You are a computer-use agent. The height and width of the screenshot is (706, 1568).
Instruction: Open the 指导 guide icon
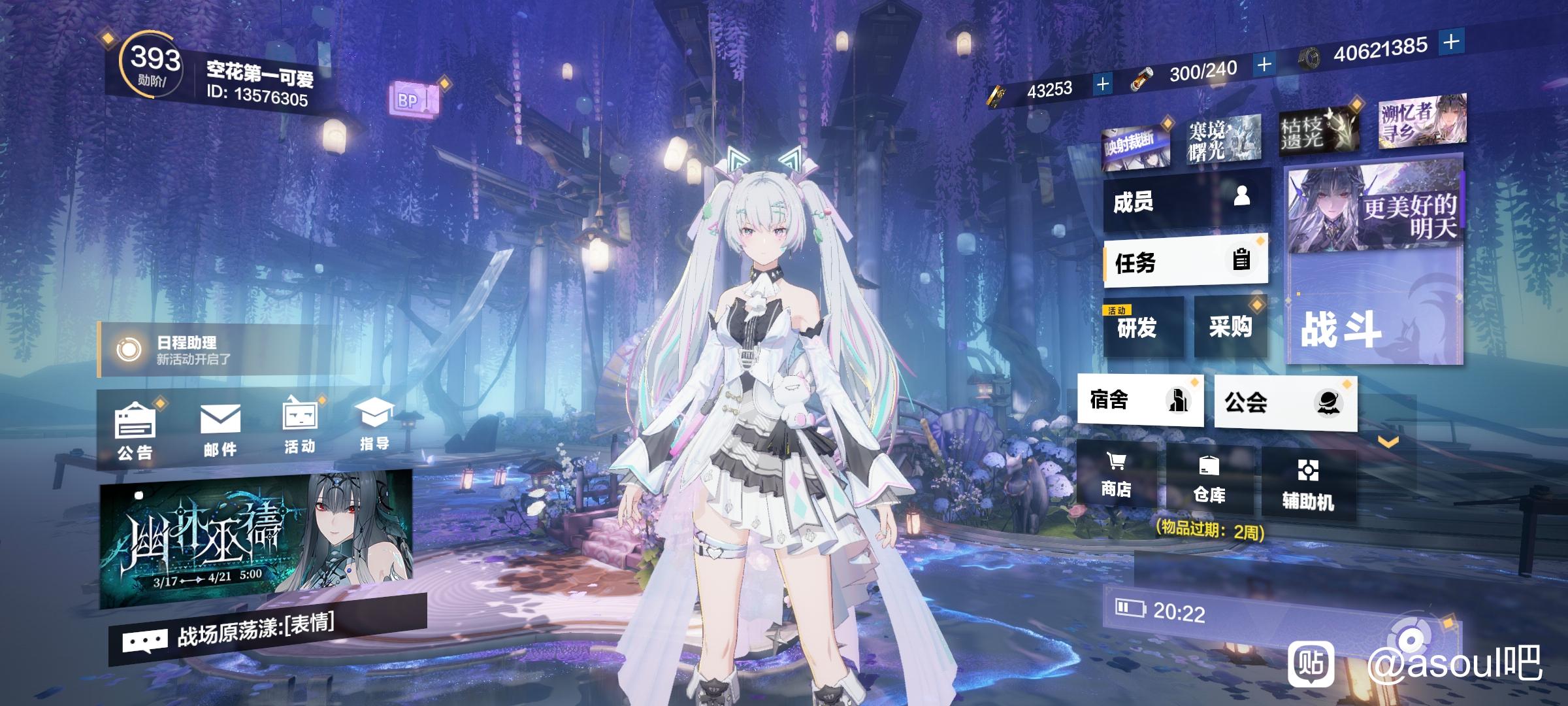374,424
